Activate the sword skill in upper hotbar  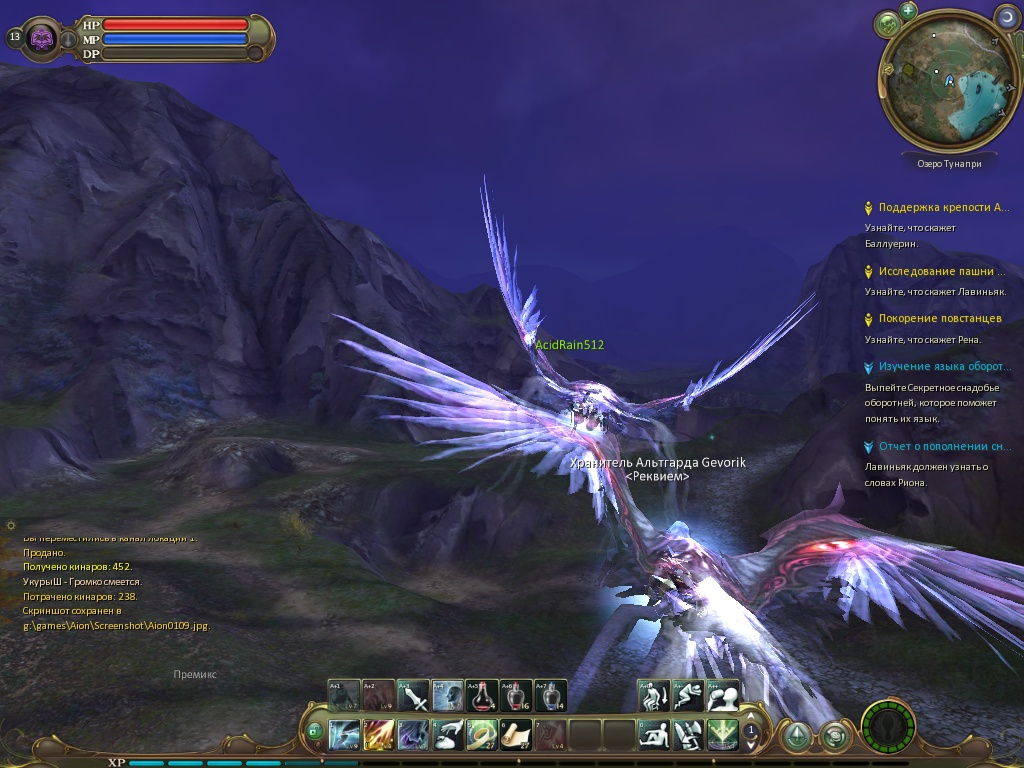tap(413, 695)
